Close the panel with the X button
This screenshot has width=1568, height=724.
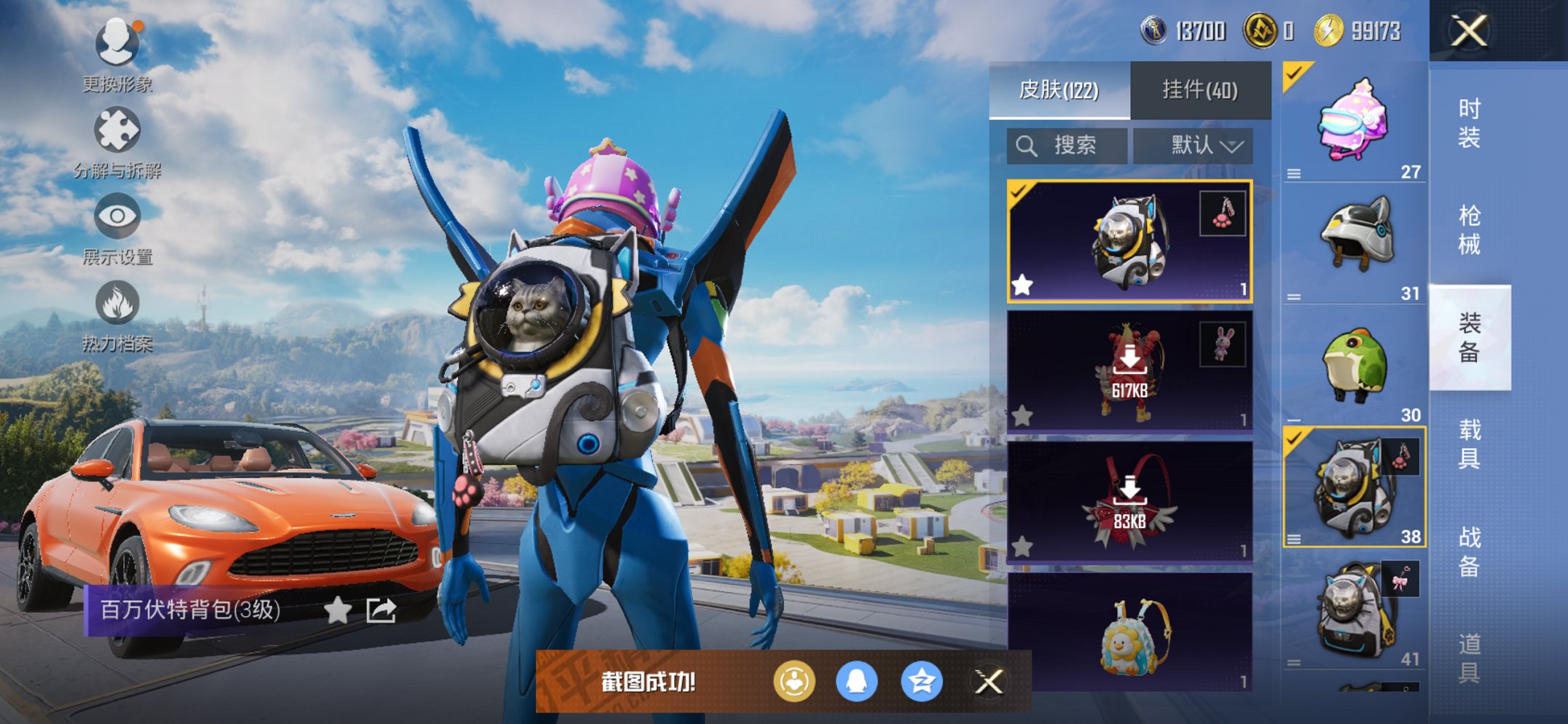(x=1470, y=32)
